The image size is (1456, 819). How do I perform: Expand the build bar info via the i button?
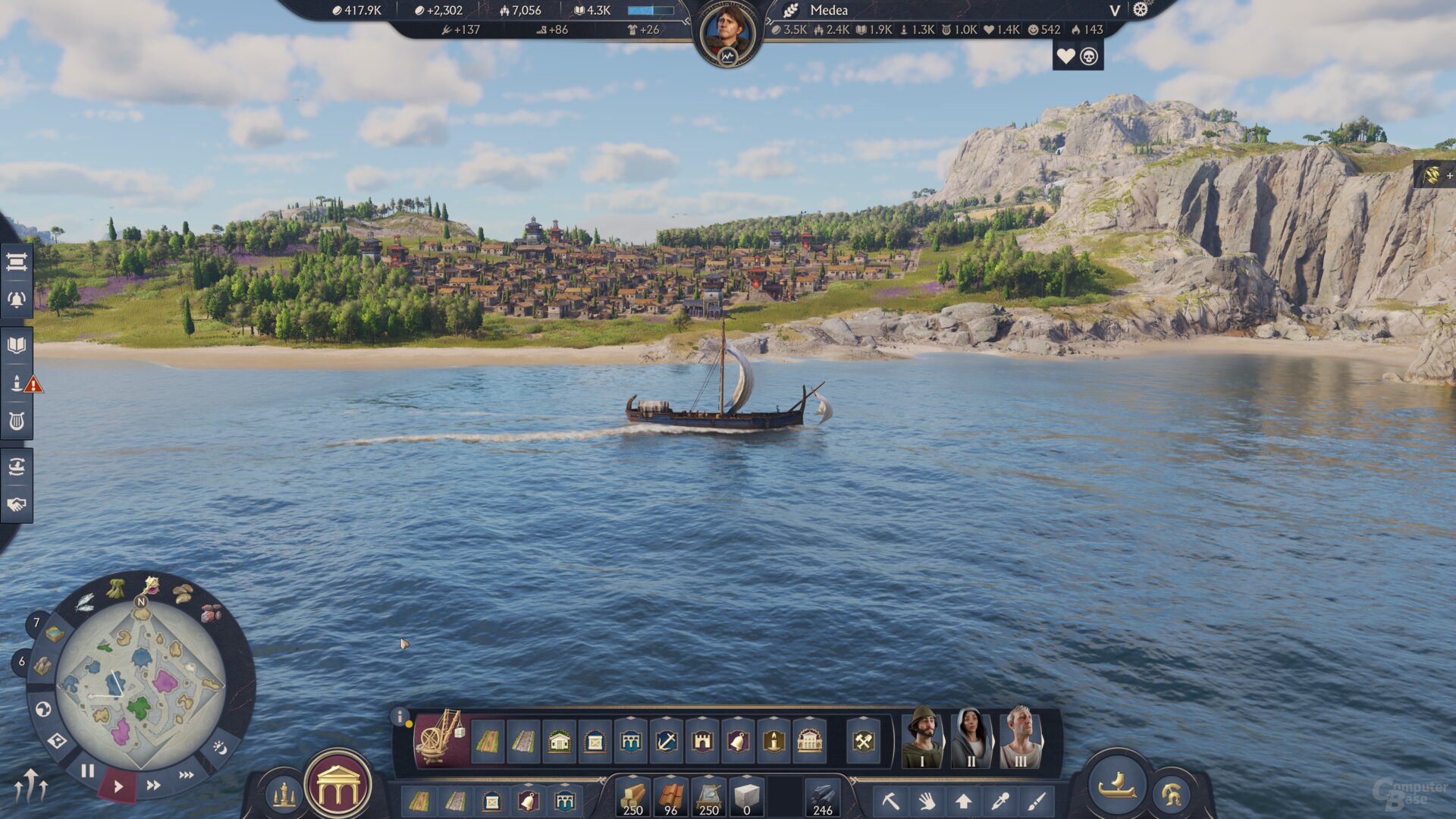pos(399,717)
